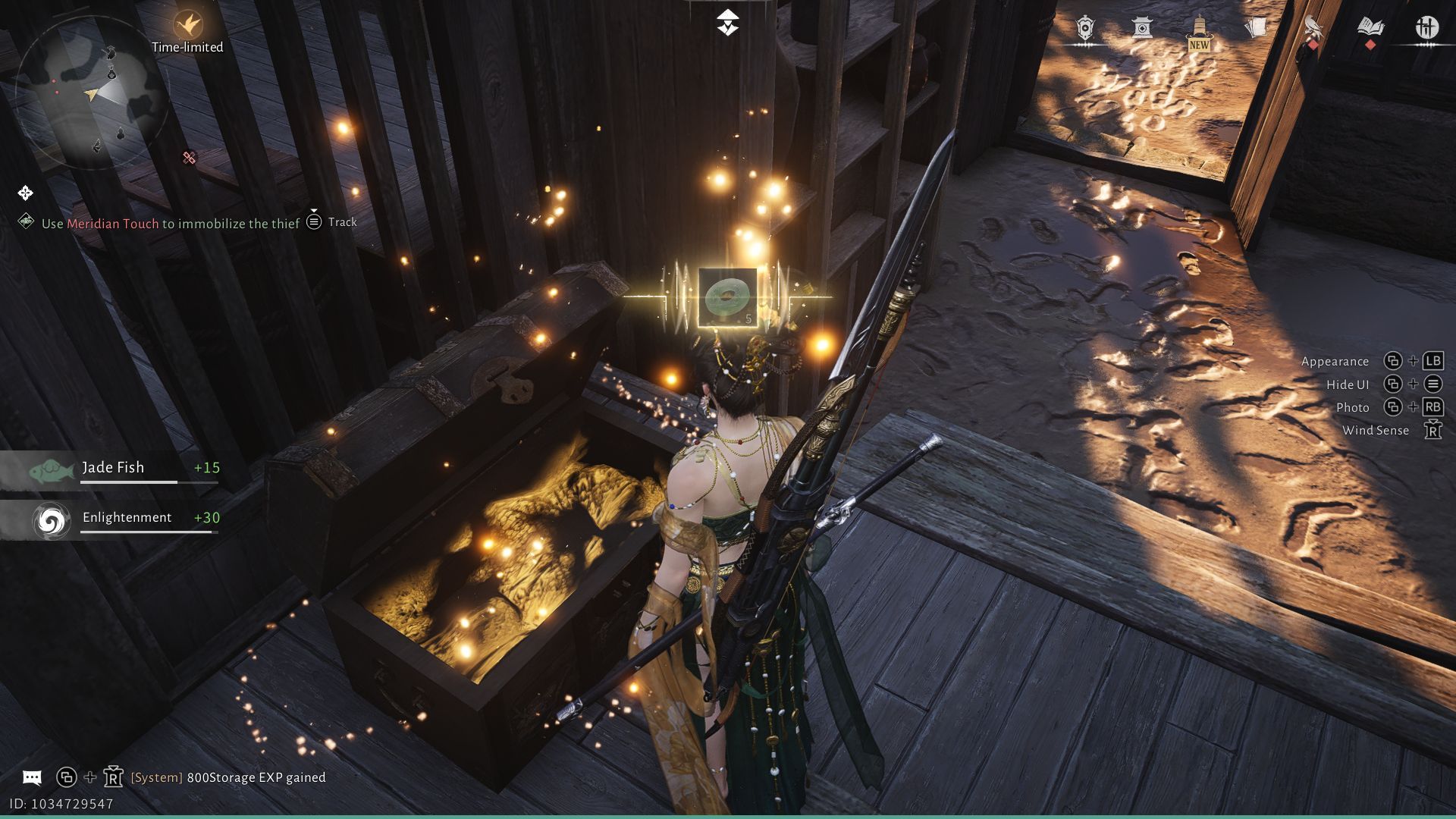Open the circular minimap

tap(91, 93)
